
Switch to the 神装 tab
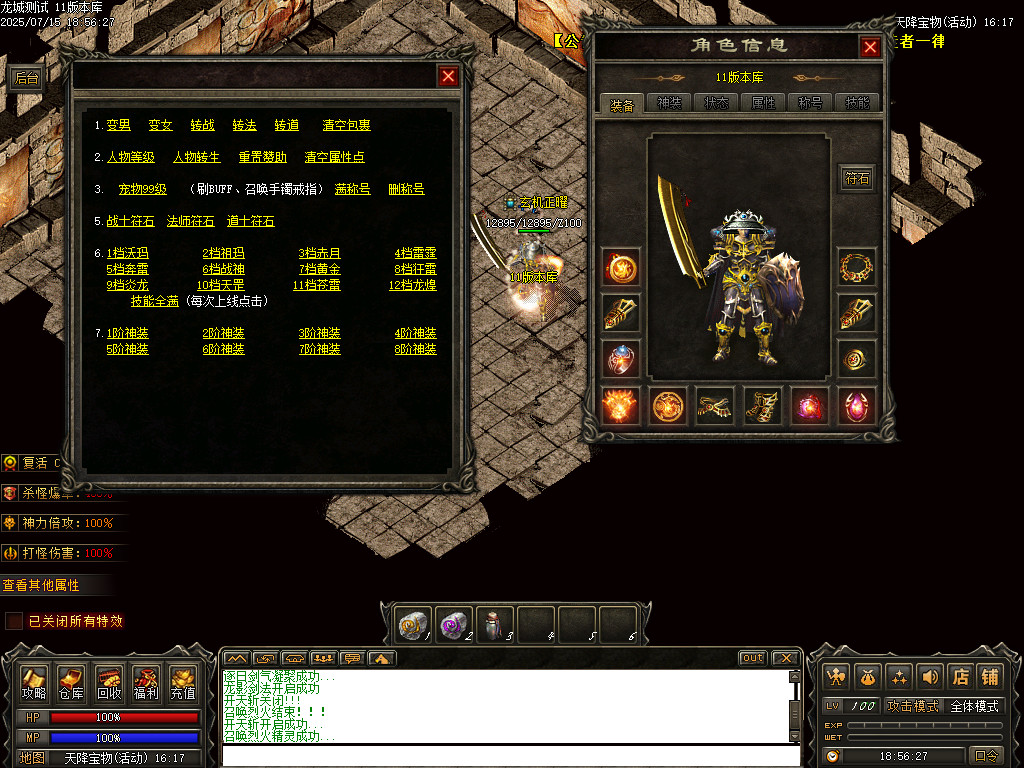(669, 103)
